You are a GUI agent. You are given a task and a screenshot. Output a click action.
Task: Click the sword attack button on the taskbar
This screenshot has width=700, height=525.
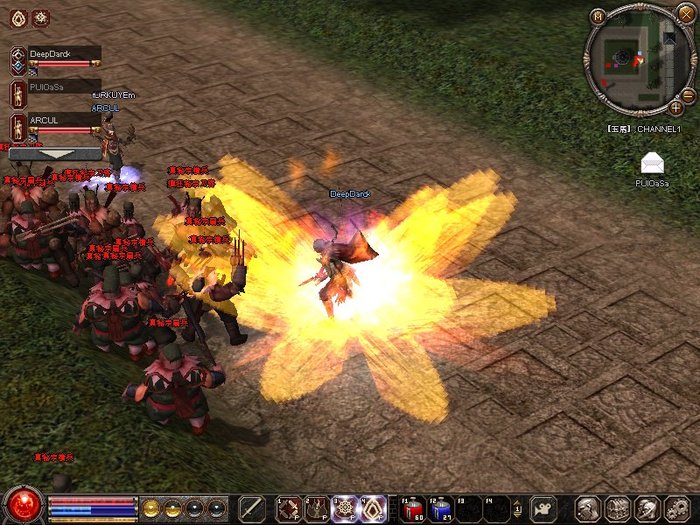pos(252,508)
